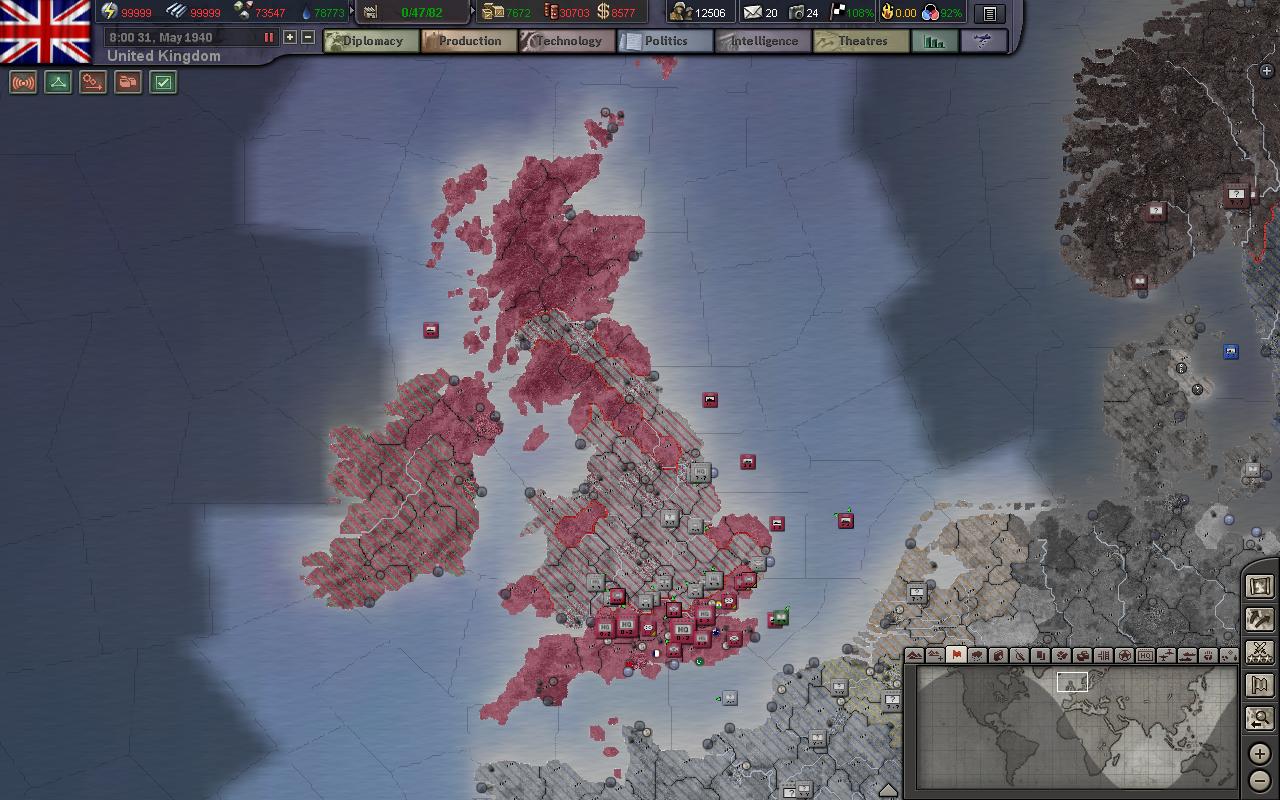1280x800 pixels.
Task: Increase game speed with the plus button
Action: (x=290, y=37)
